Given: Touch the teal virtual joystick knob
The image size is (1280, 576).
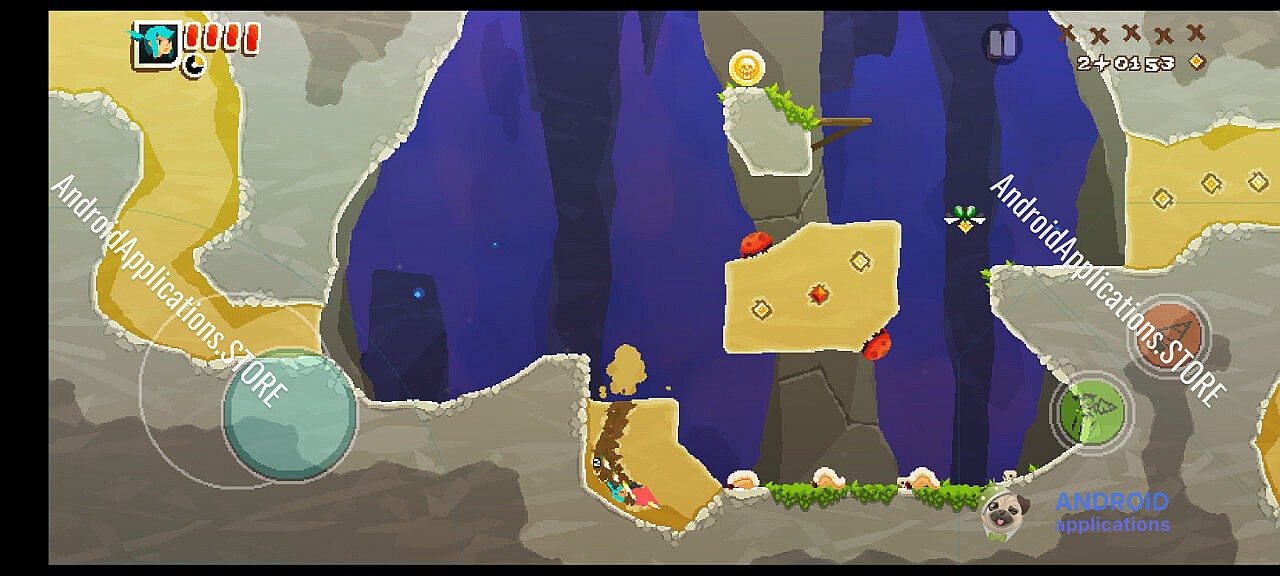Looking at the screenshot, I should pyautogui.click(x=289, y=415).
